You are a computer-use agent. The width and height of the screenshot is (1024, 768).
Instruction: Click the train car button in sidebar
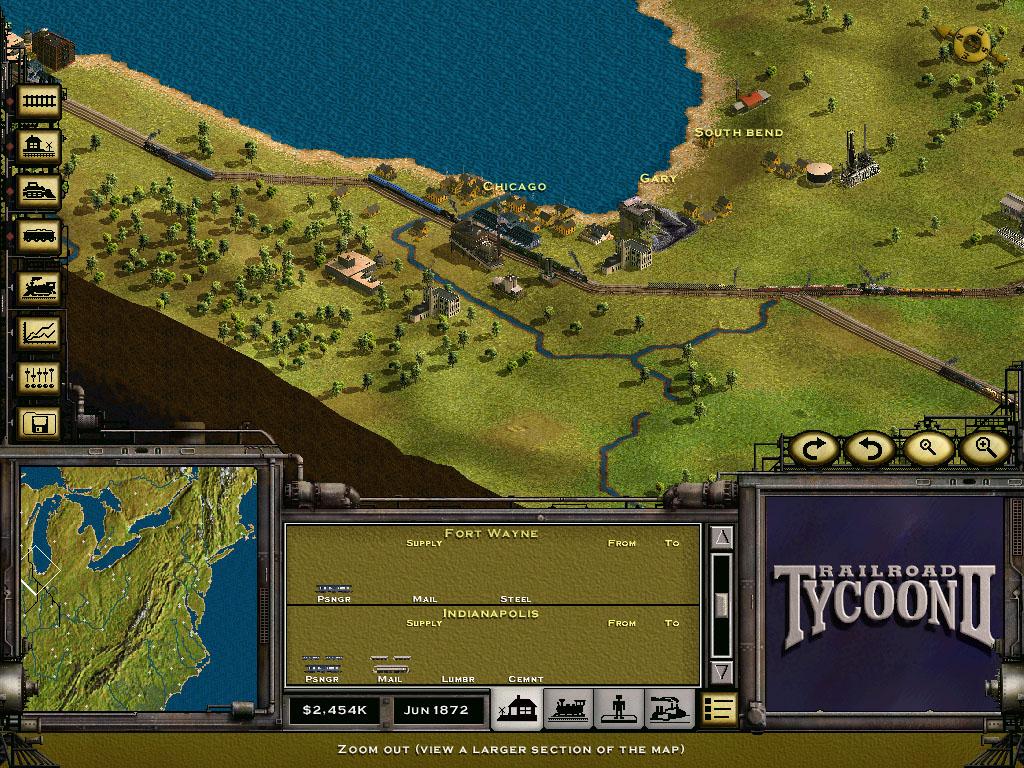point(39,238)
